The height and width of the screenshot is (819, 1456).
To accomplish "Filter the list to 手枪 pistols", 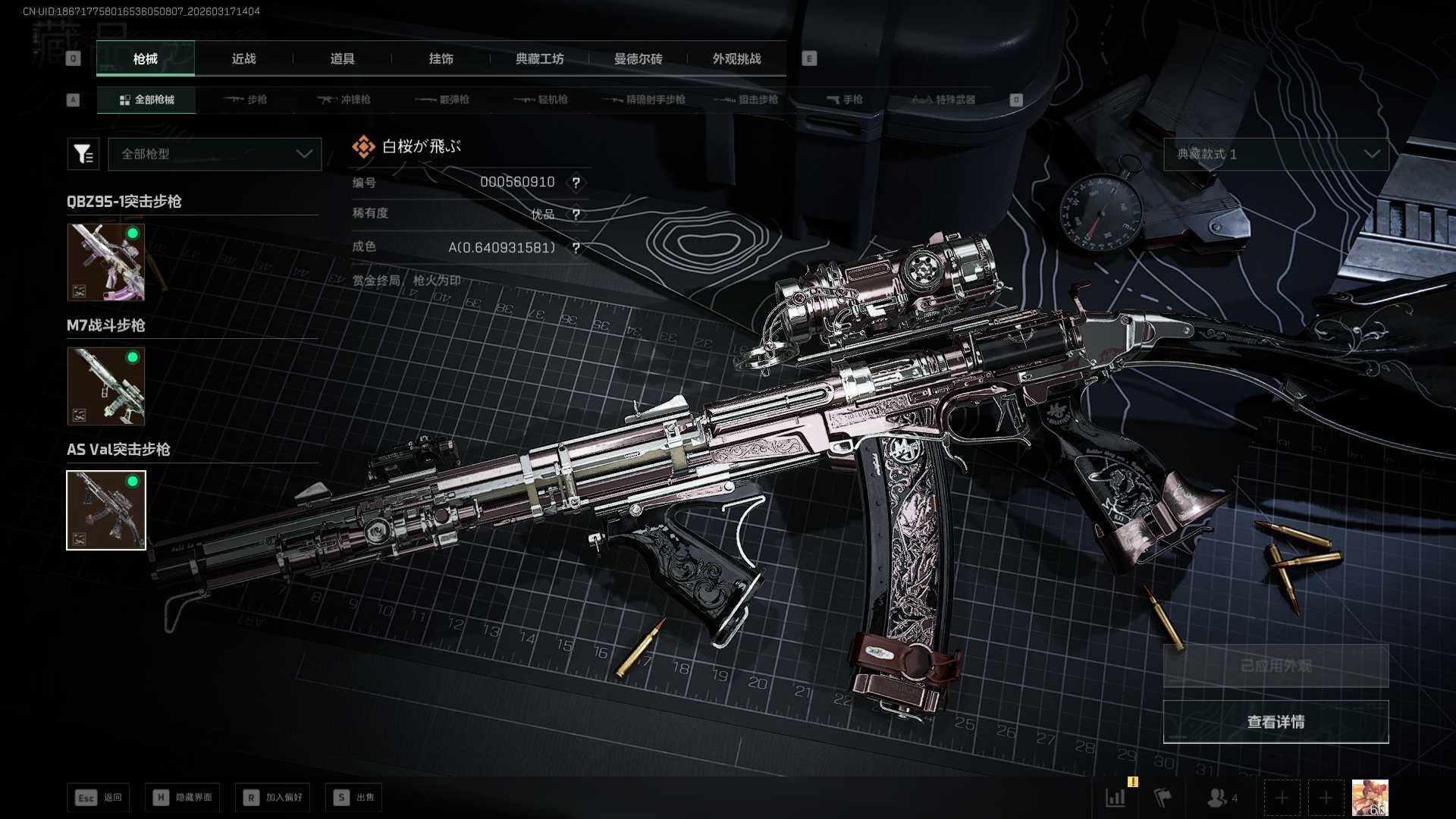I will (x=844, y=99).
